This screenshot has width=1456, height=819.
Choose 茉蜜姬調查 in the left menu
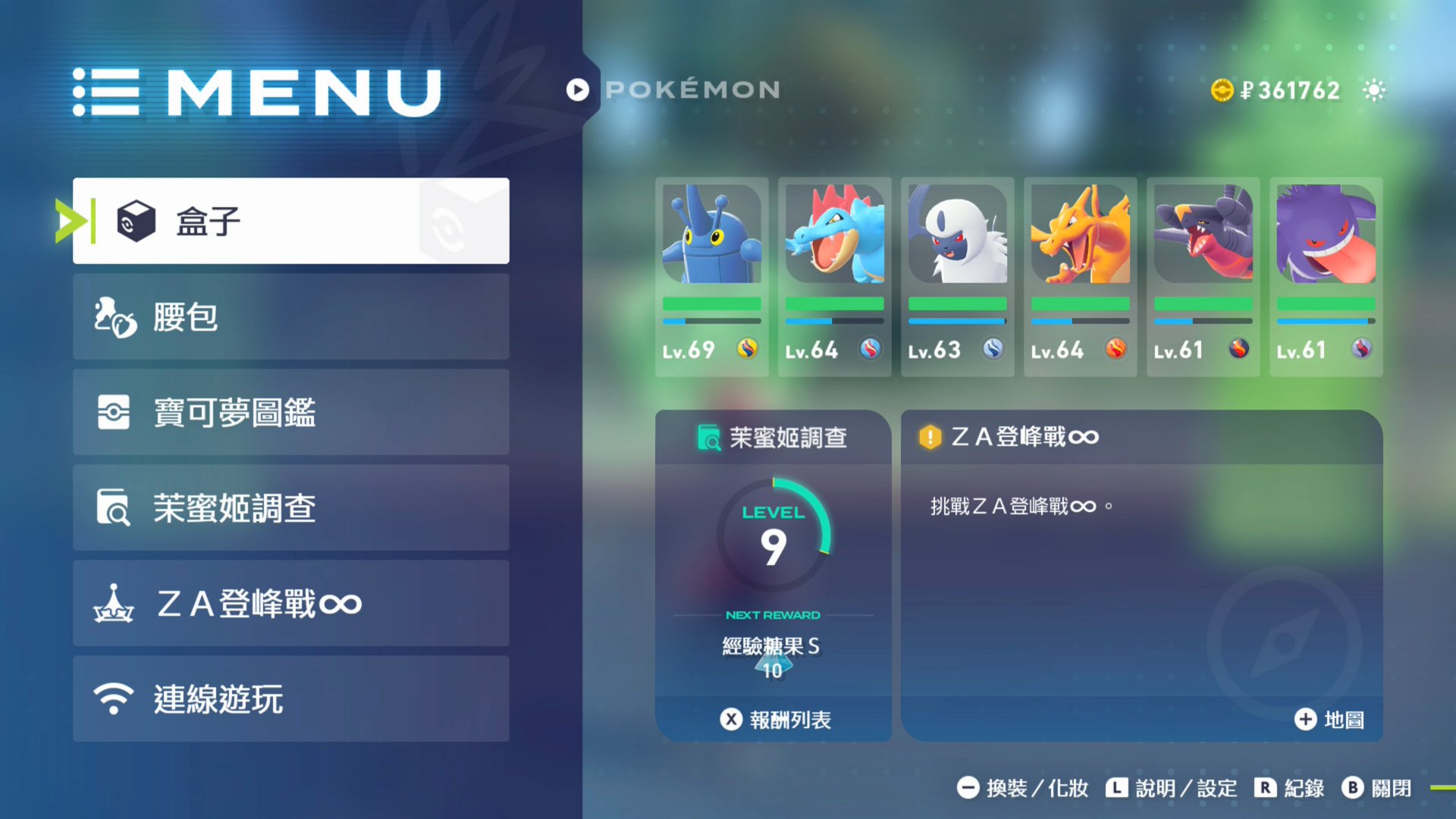click(290, 507)
